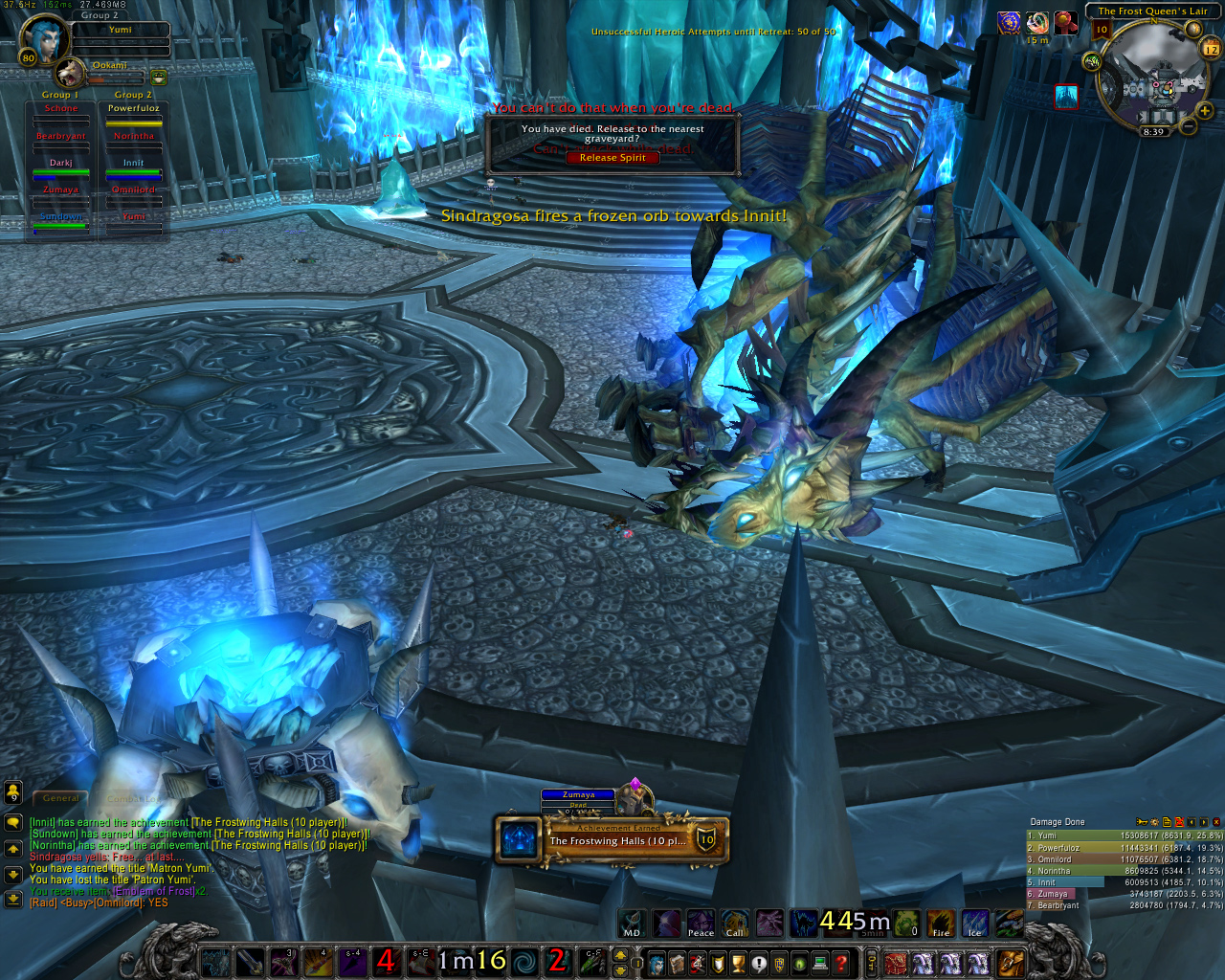Click the Release Spirit button

tap(612, 158)
